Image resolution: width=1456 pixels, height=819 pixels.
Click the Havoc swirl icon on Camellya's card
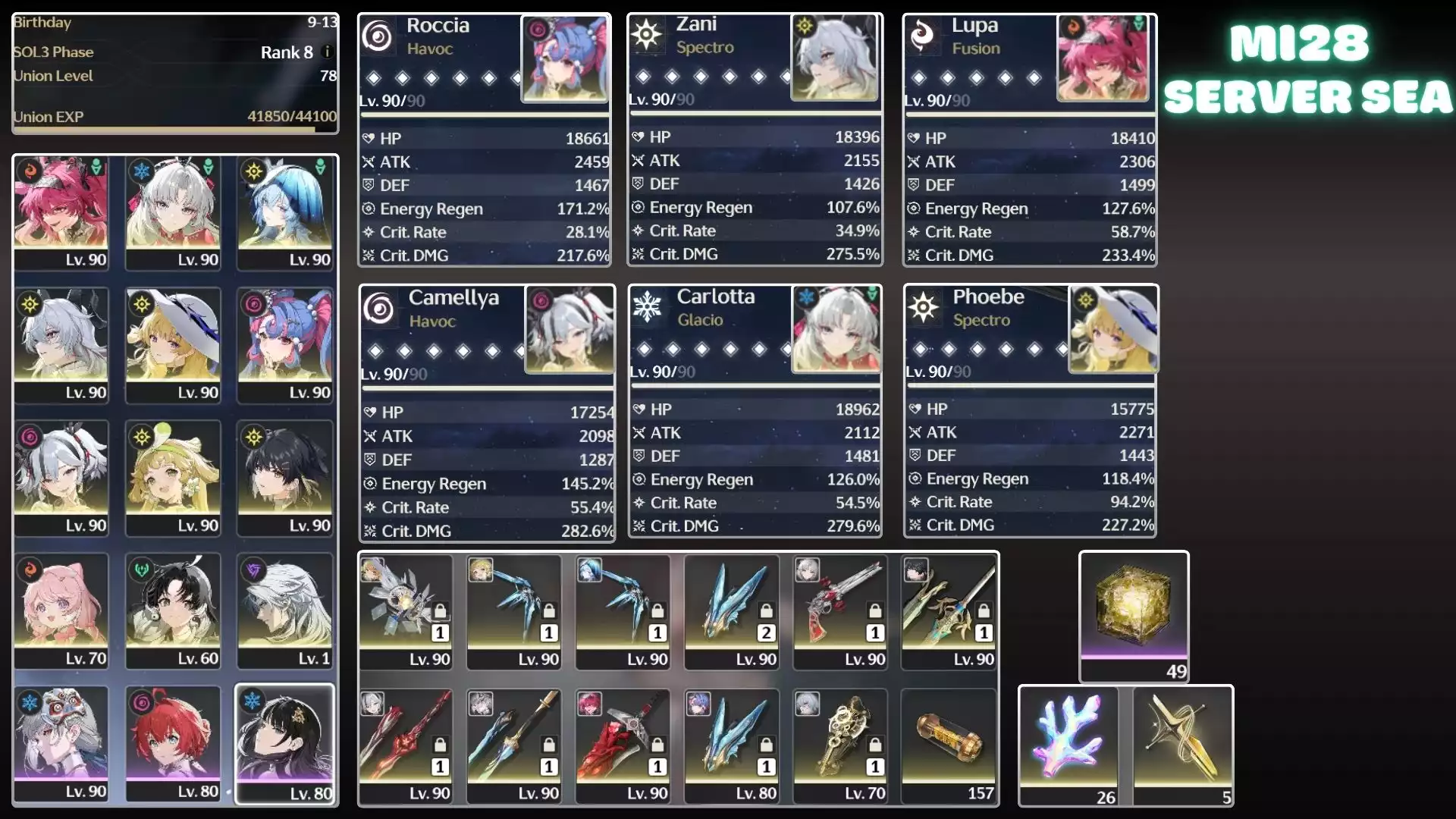[x=379, y=307]
